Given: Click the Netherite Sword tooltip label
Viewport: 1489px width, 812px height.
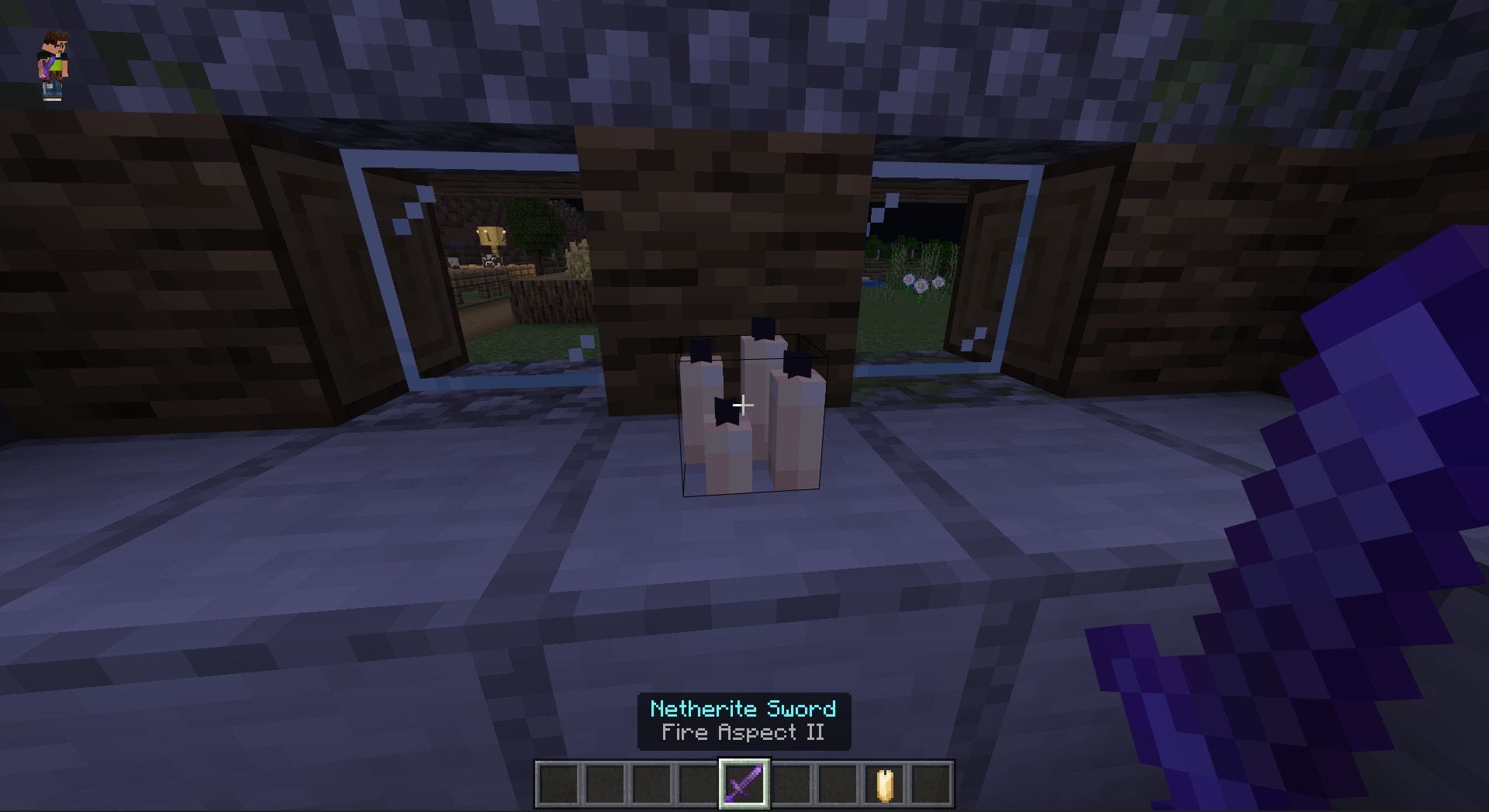Looking at the screenshot, I should (x=742, y=707).
